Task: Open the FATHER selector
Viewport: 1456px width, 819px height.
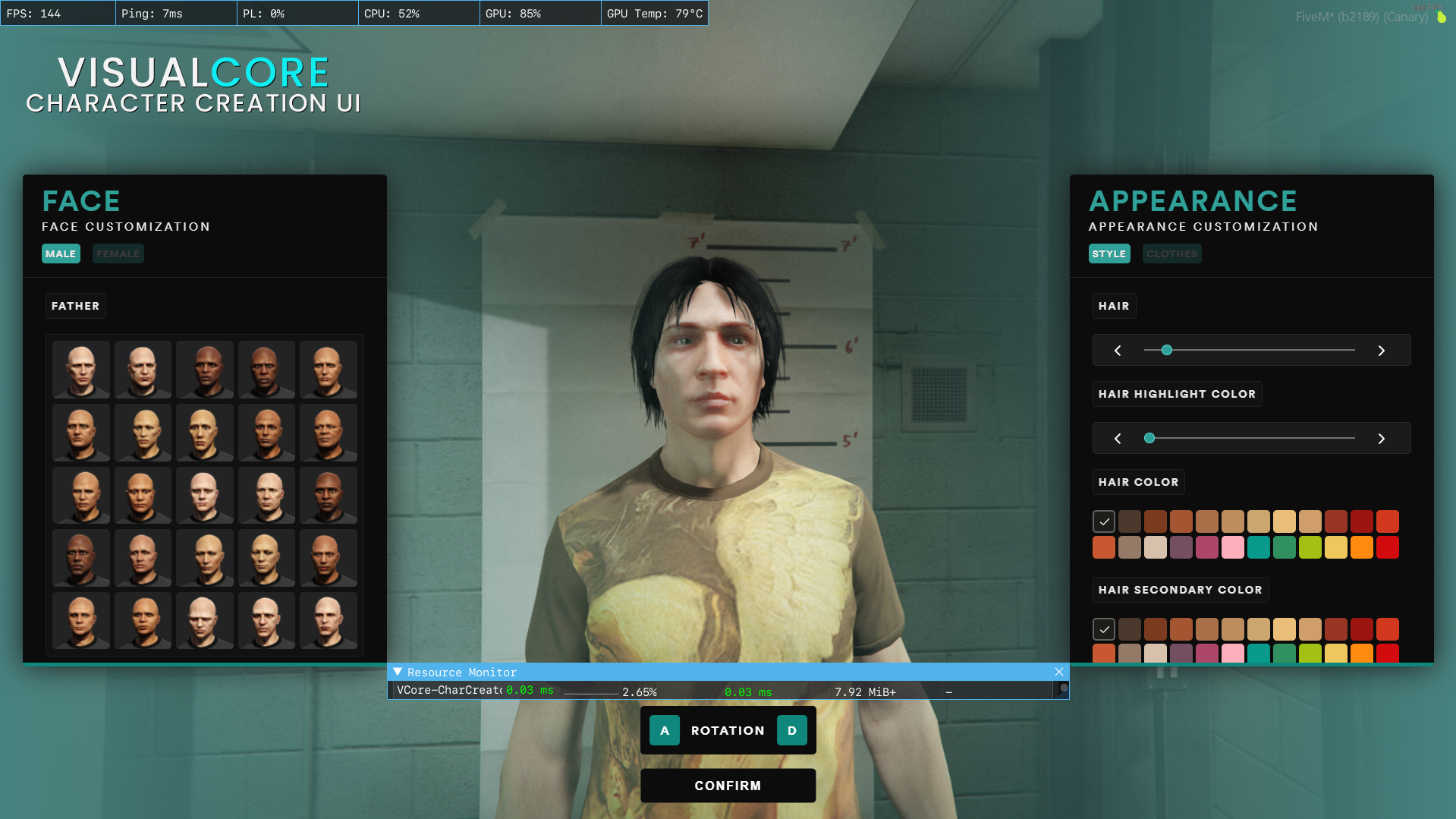Action: (75, 306)
